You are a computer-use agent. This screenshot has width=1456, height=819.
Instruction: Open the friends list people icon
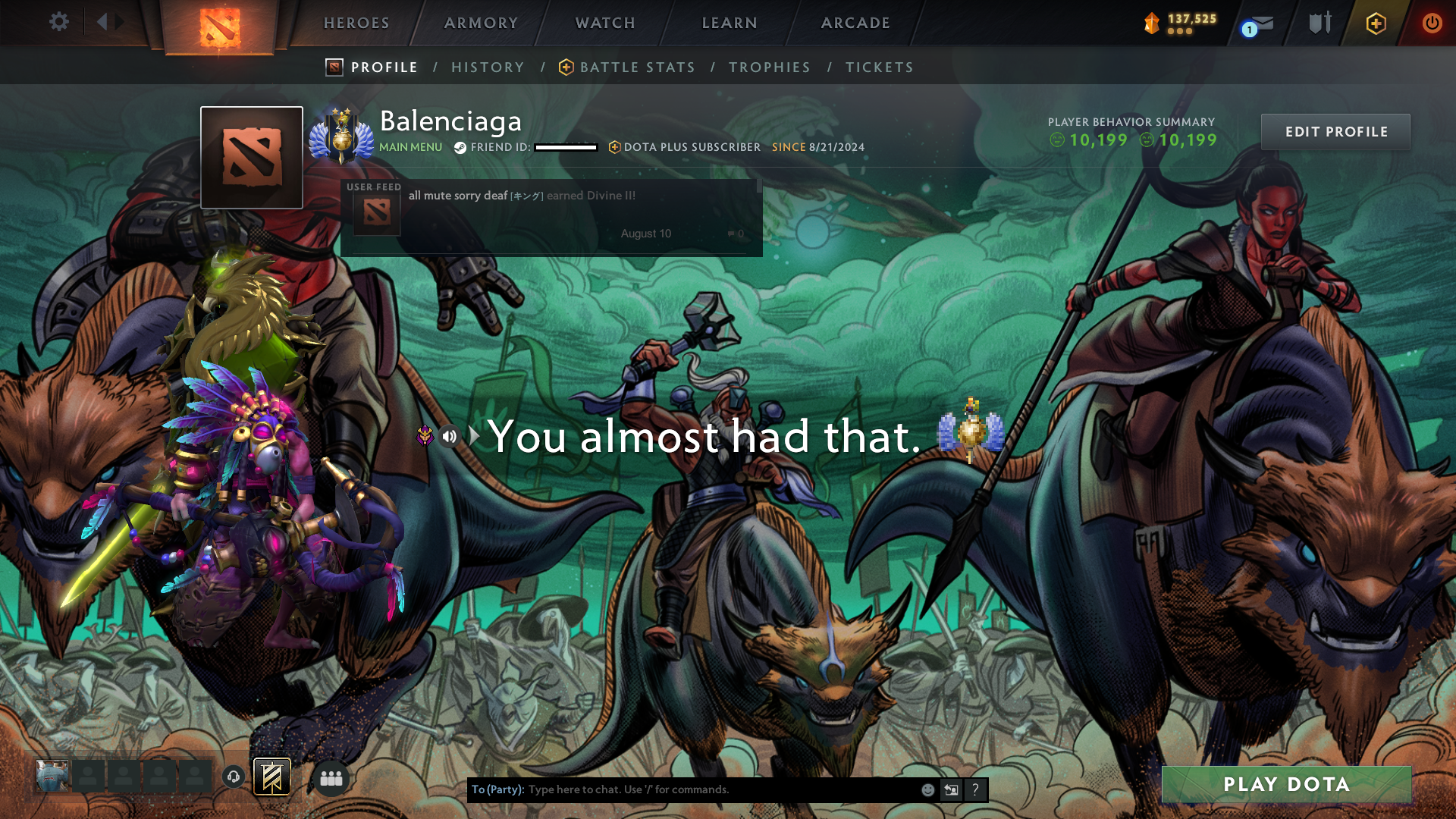[x=331, y=778]
